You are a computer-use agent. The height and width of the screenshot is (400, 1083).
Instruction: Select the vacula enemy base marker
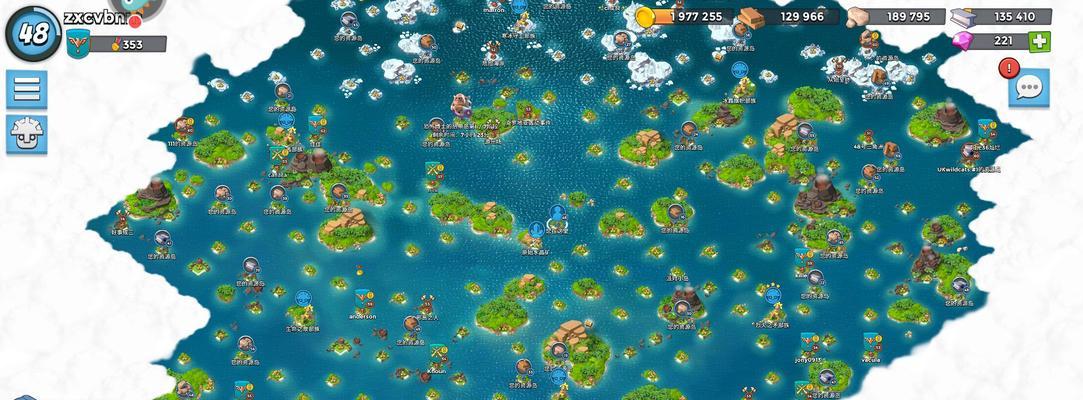(872, 343)
